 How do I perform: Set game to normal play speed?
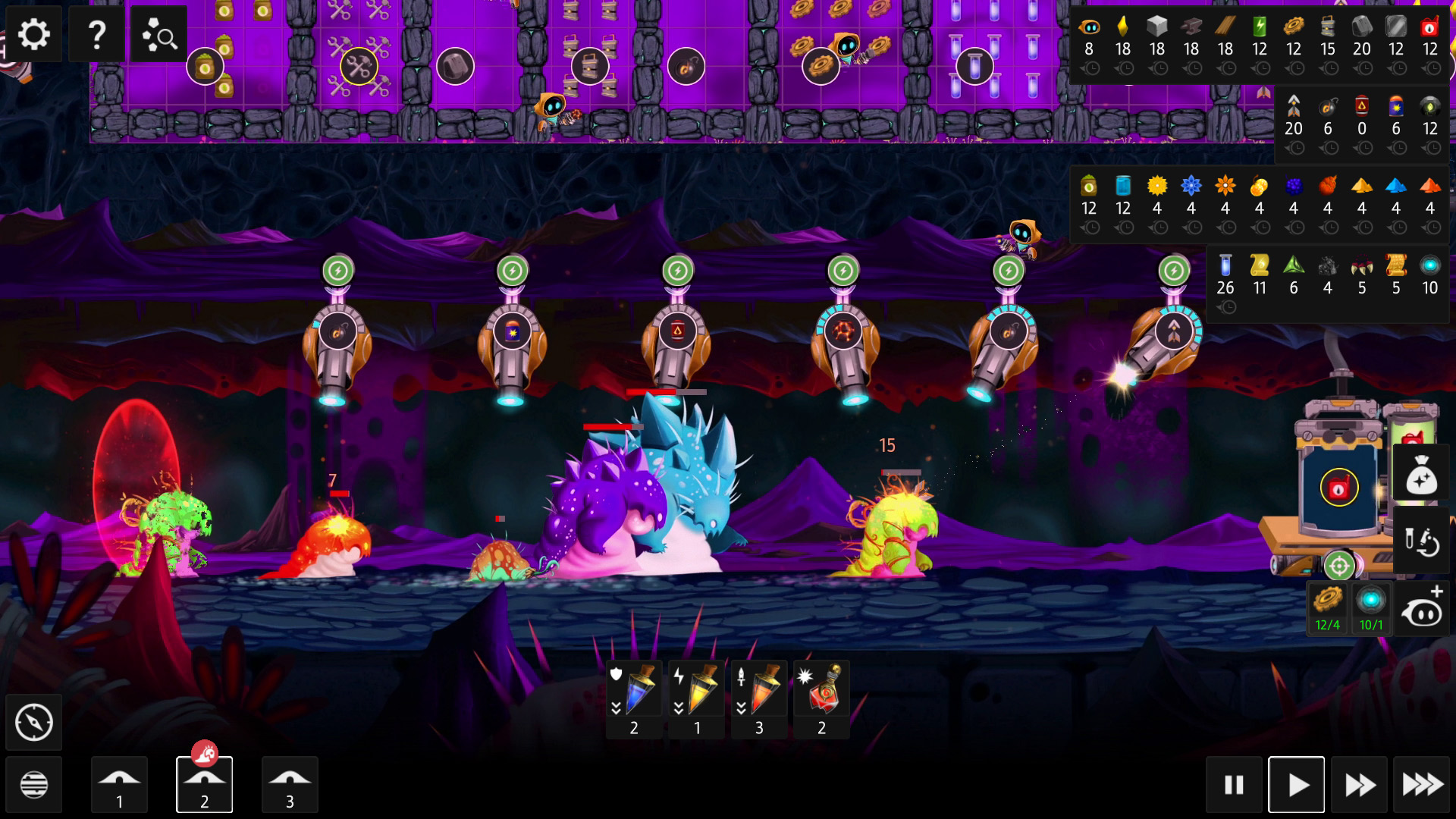click(x=1297, y=785)
